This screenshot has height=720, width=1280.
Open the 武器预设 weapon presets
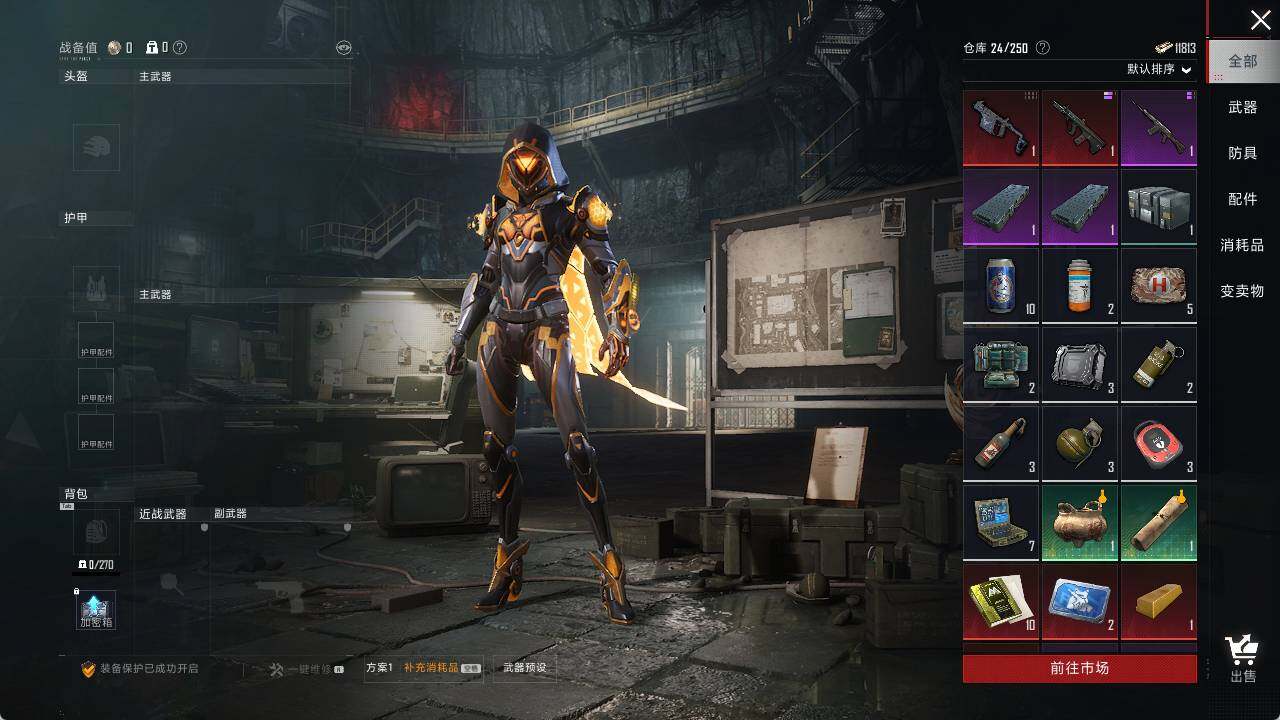tap(525, 668)
